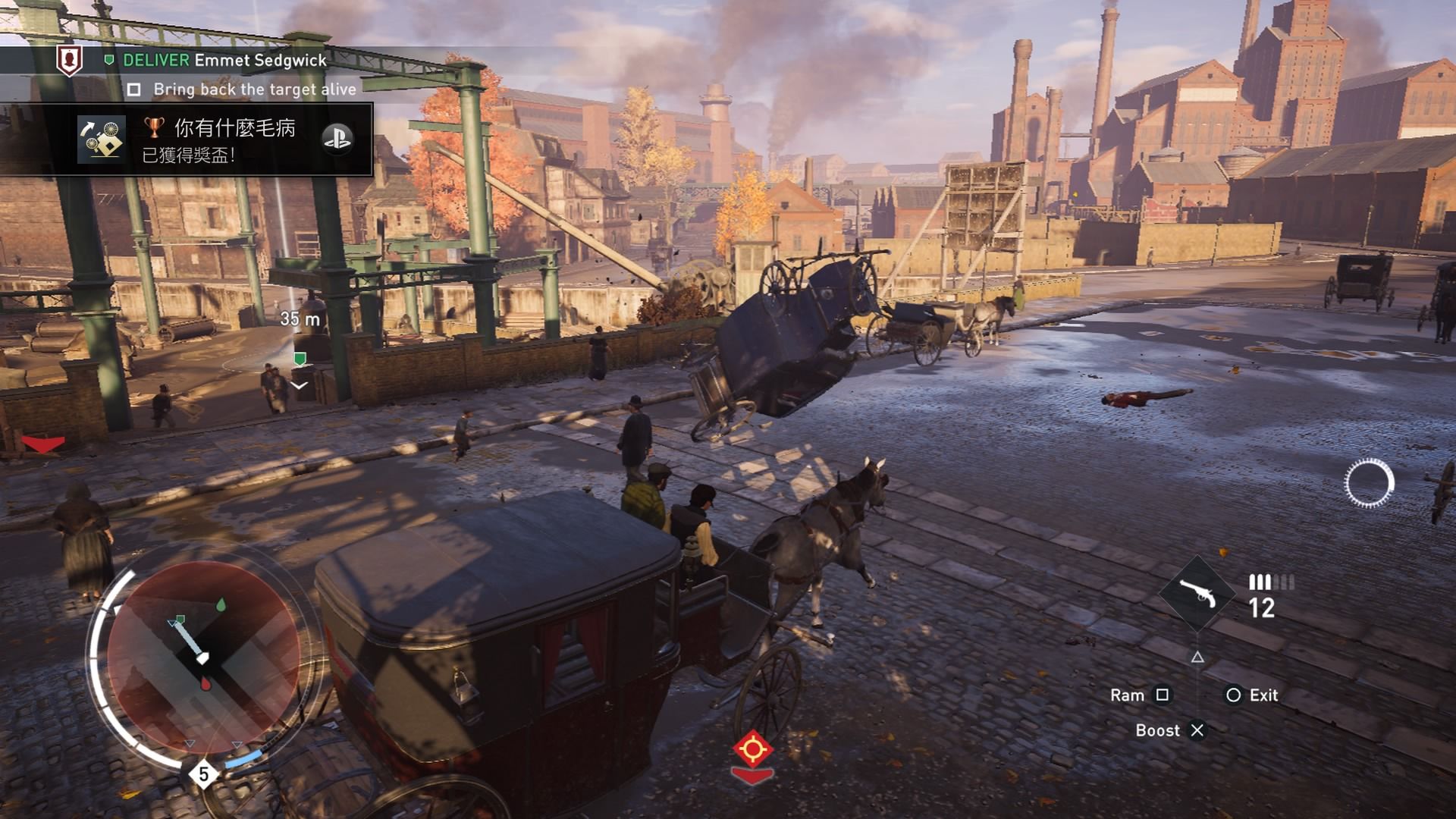This screenshot has width=1456, height=819.
Task: Click the mission shield emblem icon
Action: tap(70, 60)
